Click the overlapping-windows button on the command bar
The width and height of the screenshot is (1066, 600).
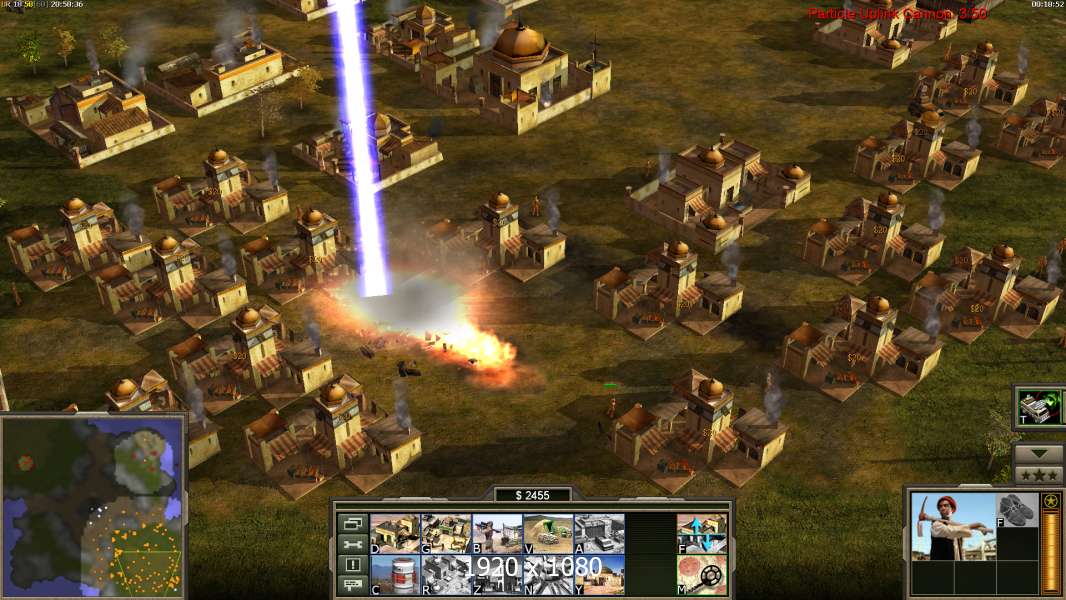point(352,523)
